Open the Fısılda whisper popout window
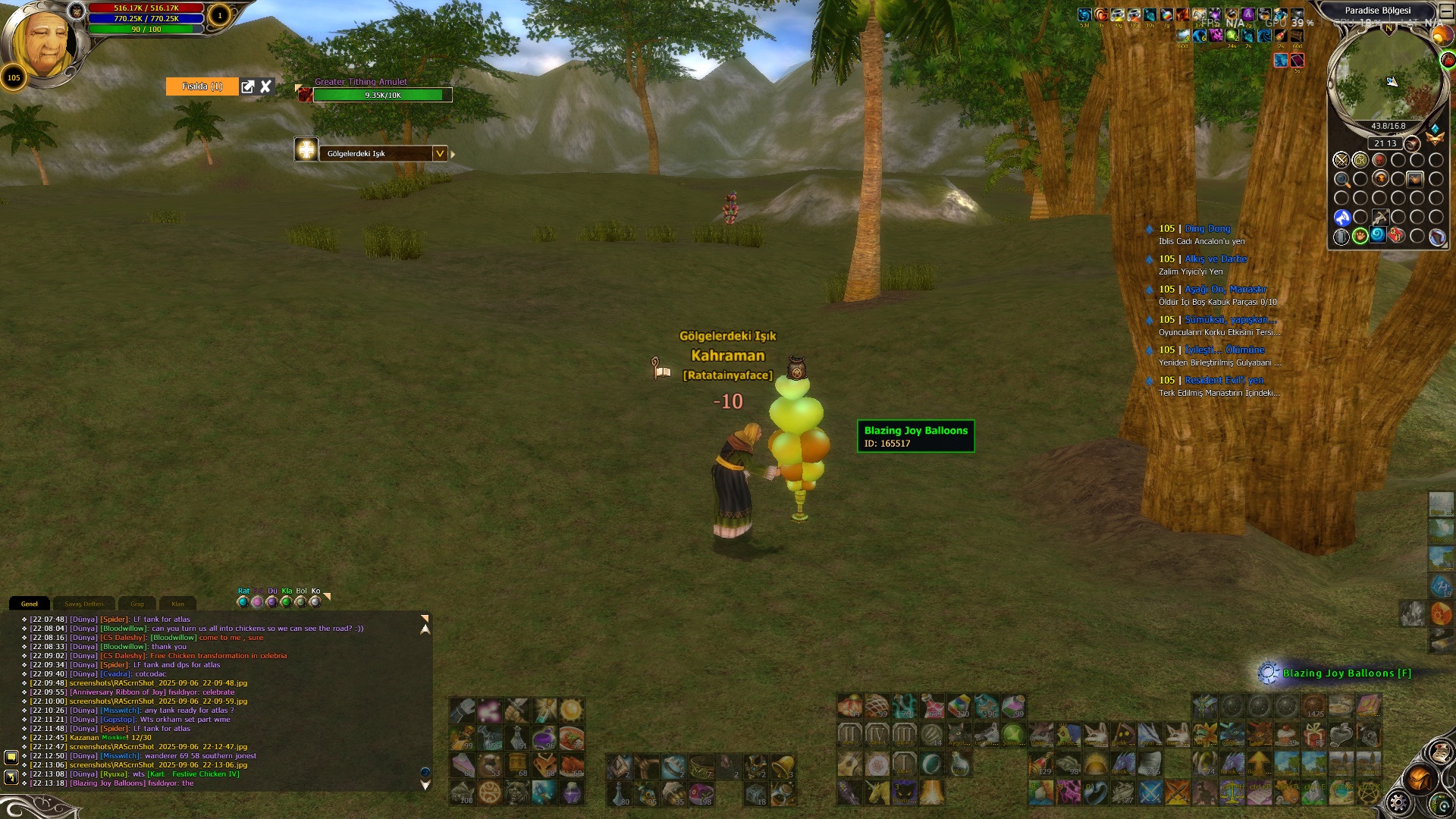 [x=248, y=86]
